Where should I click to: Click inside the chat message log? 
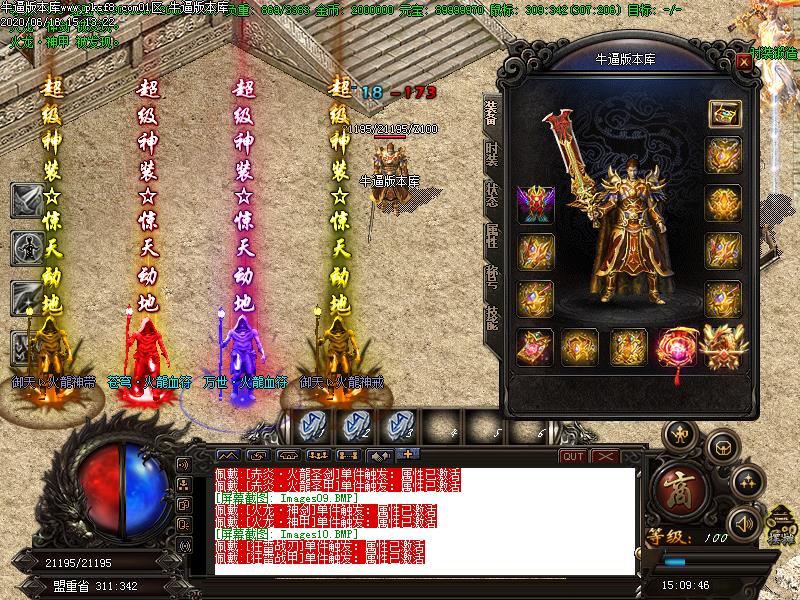click(420, 520)
